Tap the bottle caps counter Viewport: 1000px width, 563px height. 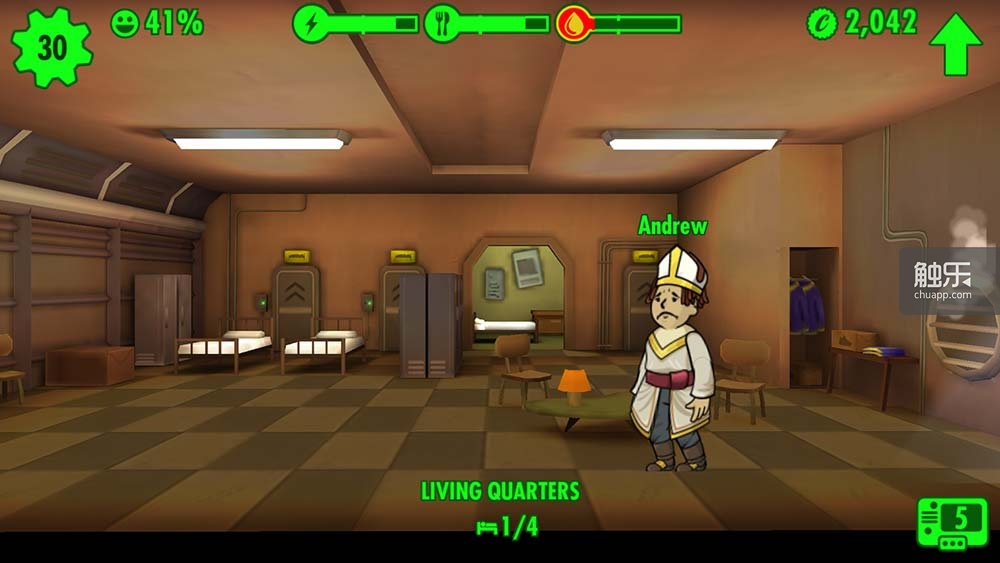coord(862,23)
